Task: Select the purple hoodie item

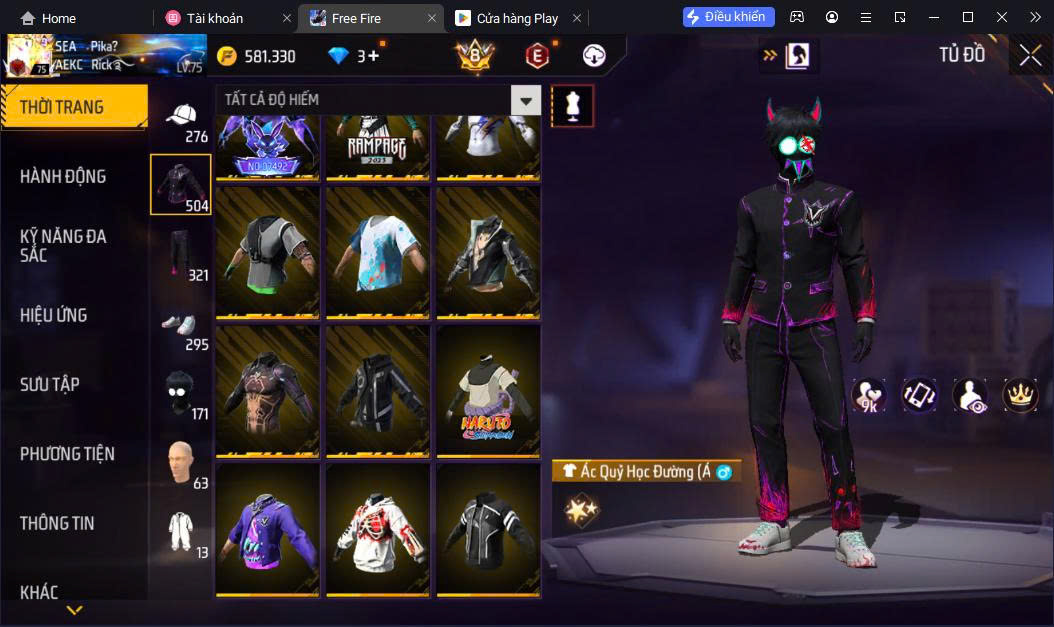Action: coord(268,530)
